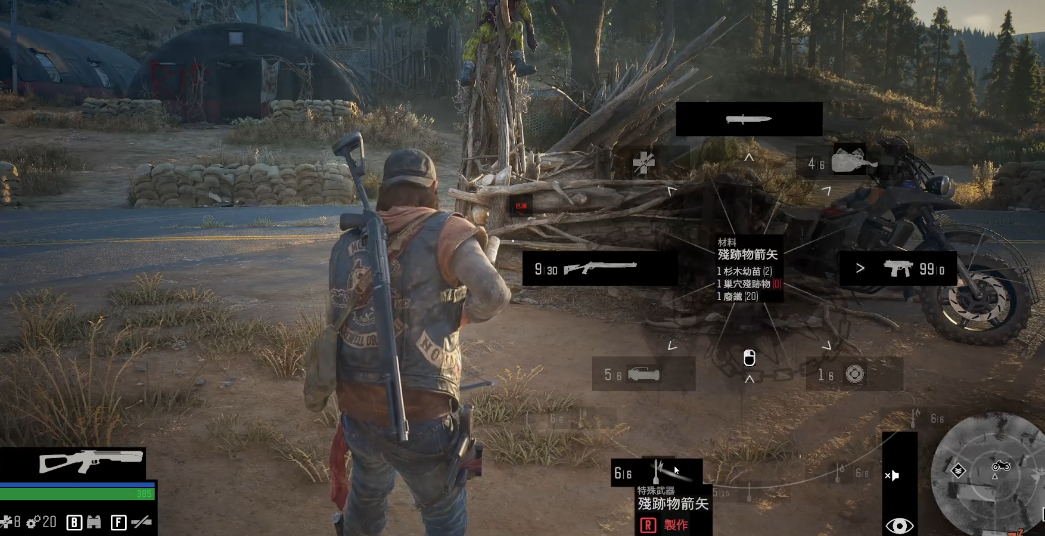Select the round trap slot showing 1/6

[x=853, y=374]
